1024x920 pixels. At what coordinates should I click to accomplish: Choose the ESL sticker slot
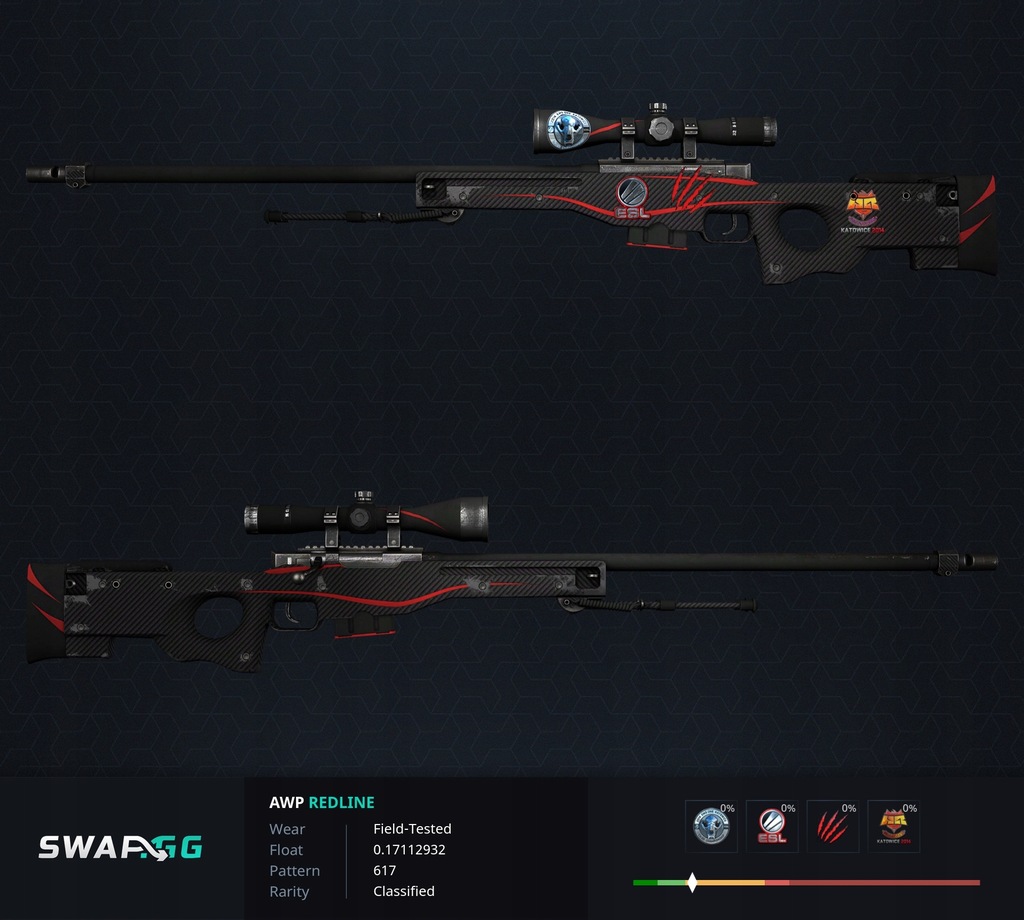pos(772,826)
